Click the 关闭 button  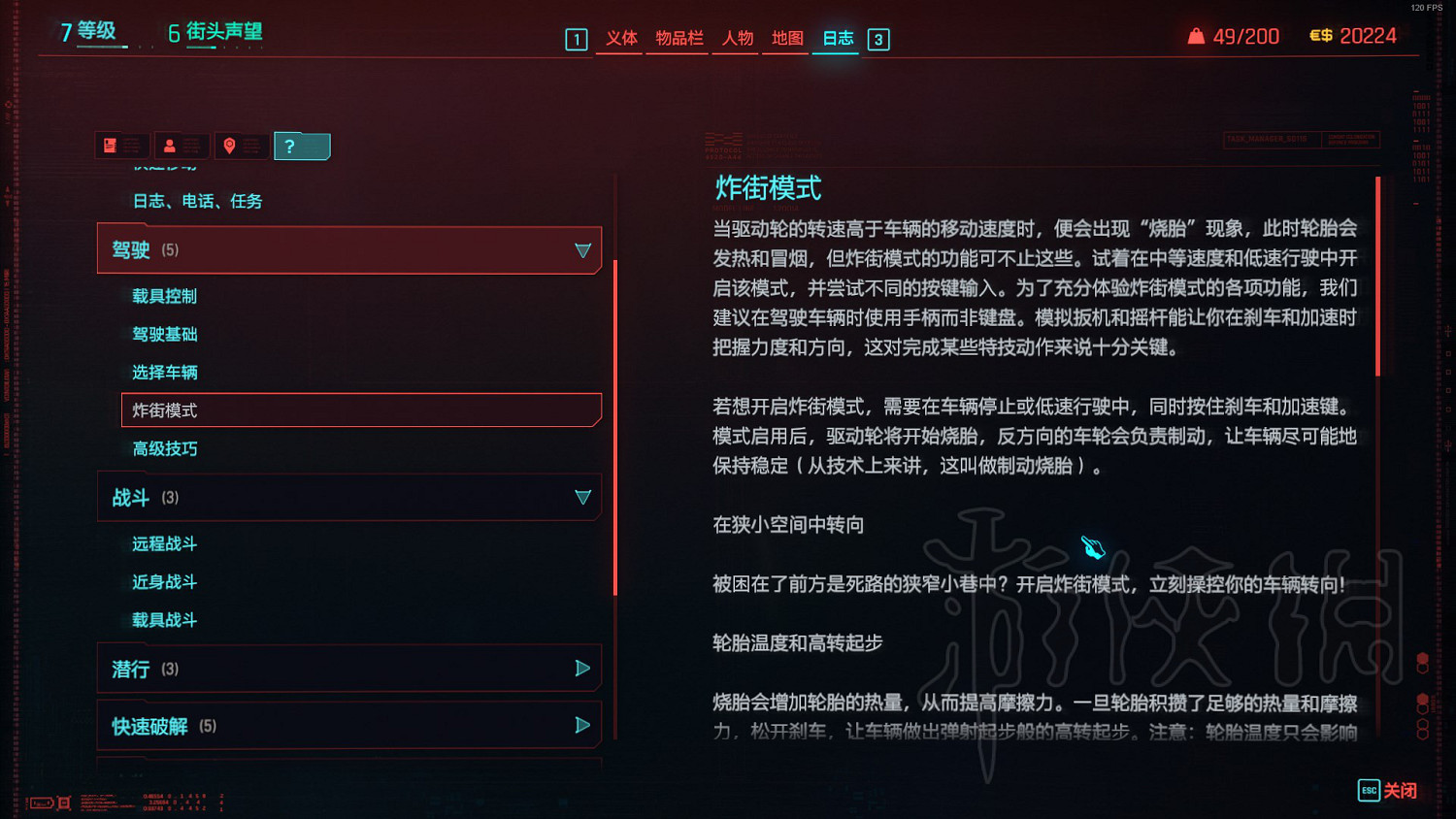tap(1401, 791)
